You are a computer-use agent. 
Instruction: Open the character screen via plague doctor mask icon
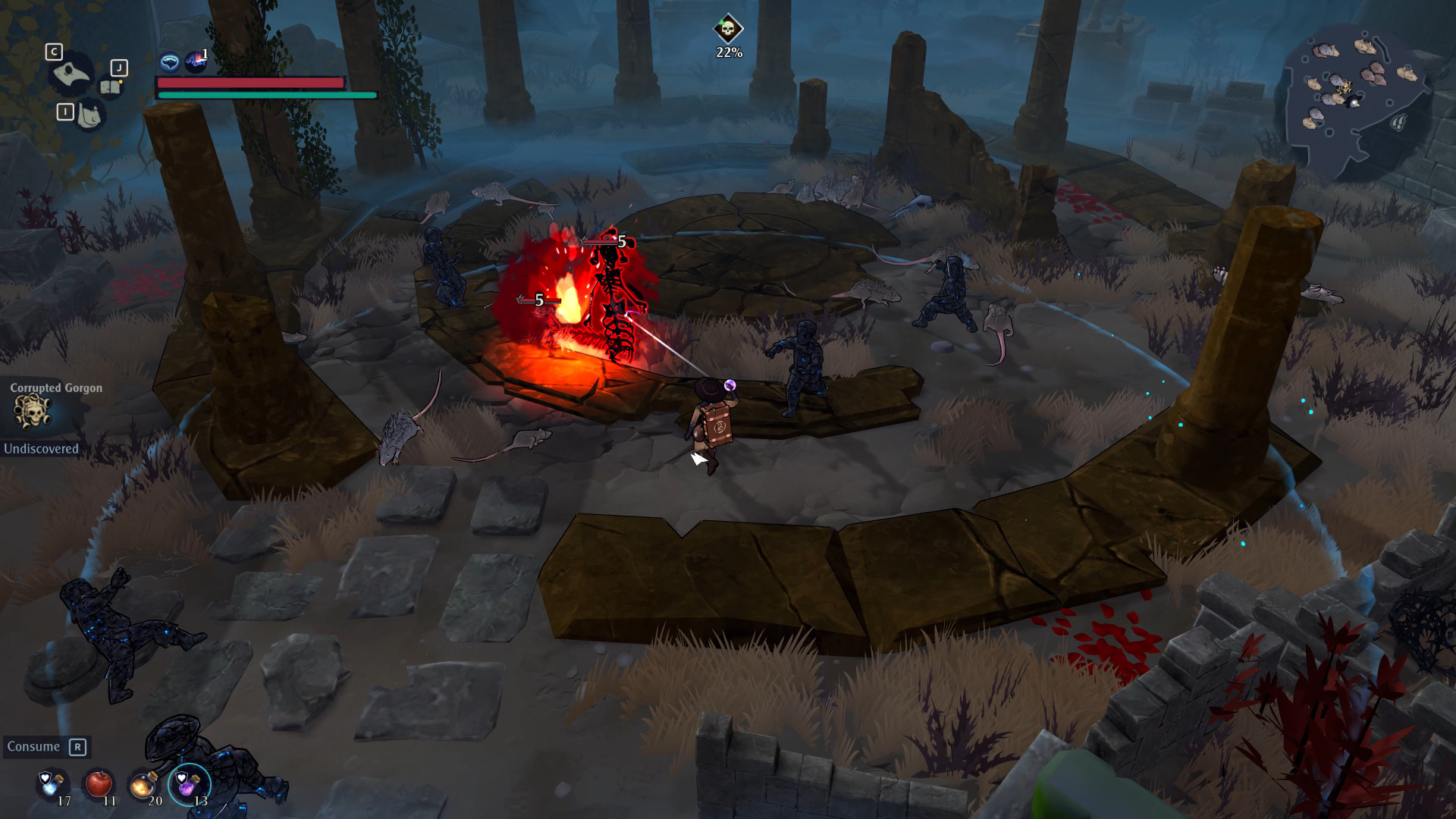coord(72,73)
